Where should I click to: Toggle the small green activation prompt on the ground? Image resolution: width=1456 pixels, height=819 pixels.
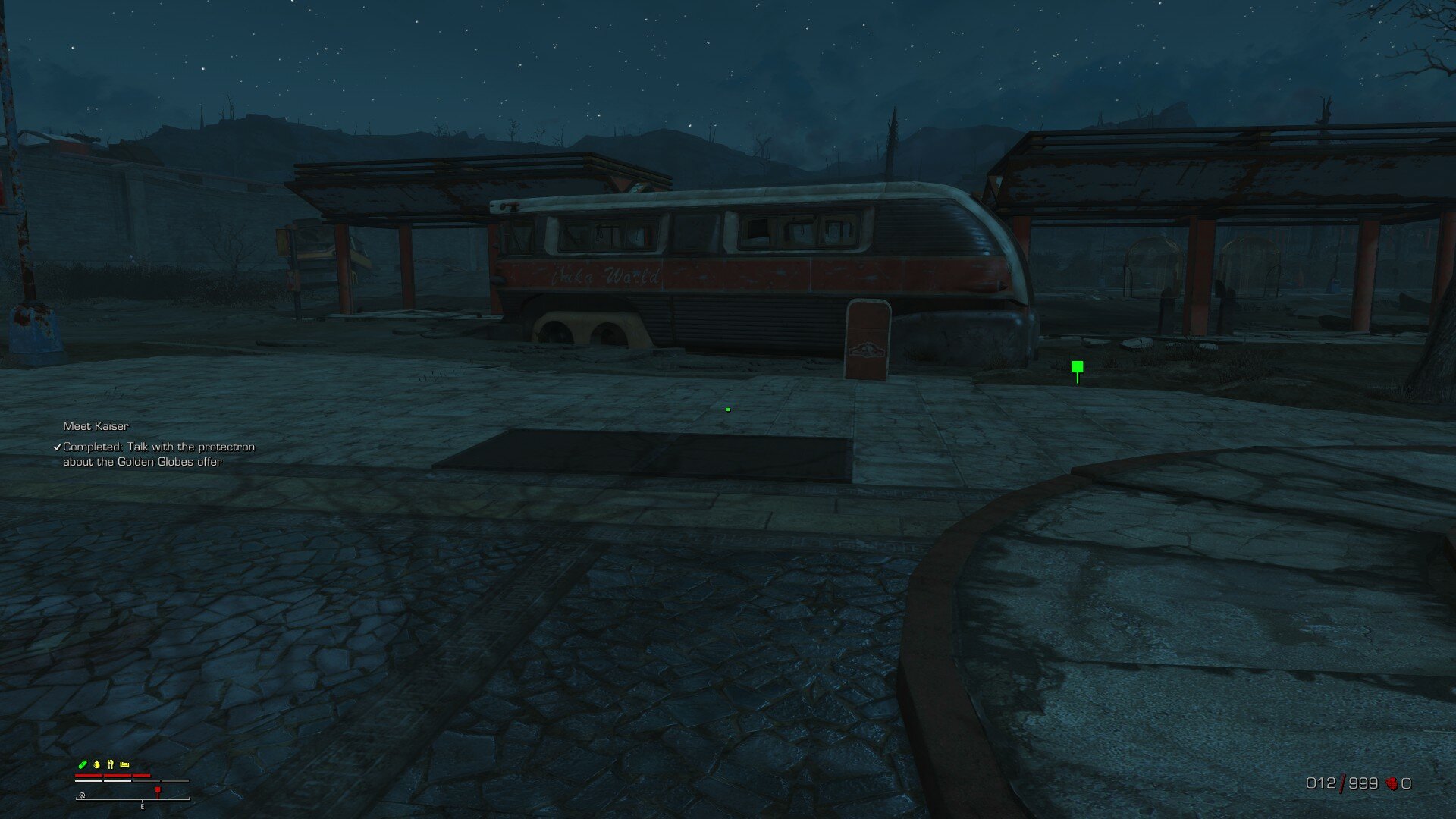click(728, 409)
